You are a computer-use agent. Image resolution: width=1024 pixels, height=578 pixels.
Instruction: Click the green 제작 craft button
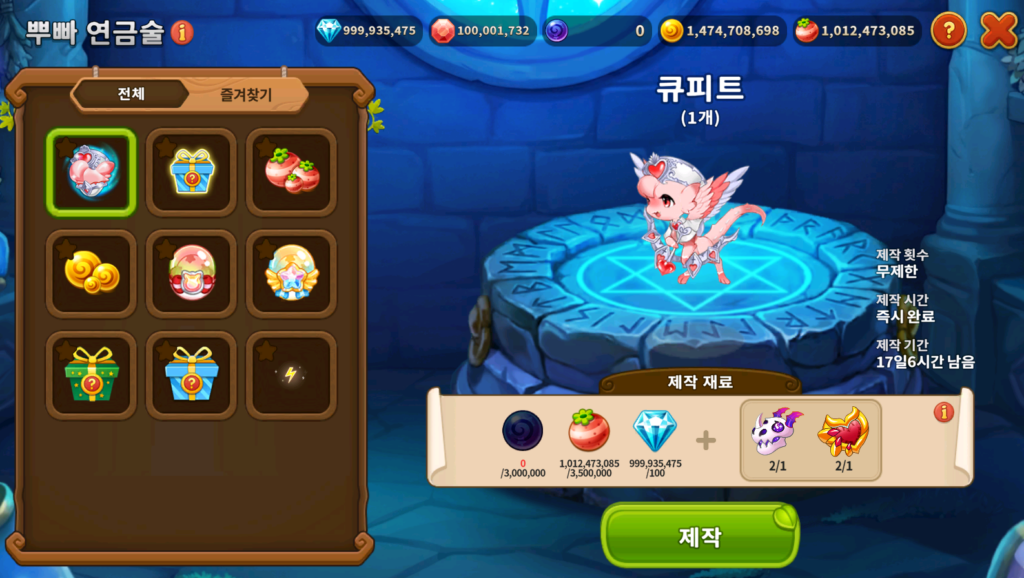[x=699, y=535]
